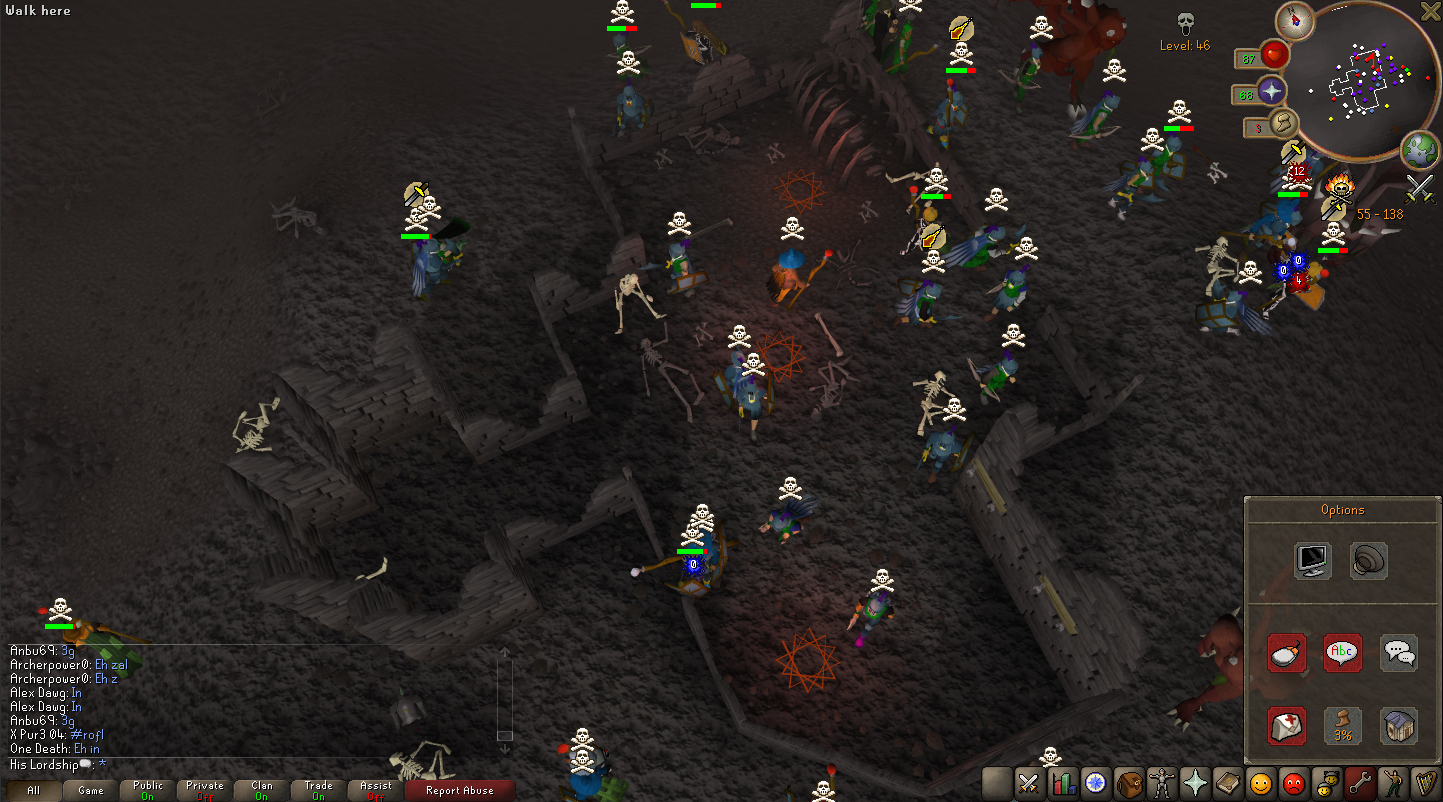
Task: Toggle run with the 3% boot
Action: 1342,726
